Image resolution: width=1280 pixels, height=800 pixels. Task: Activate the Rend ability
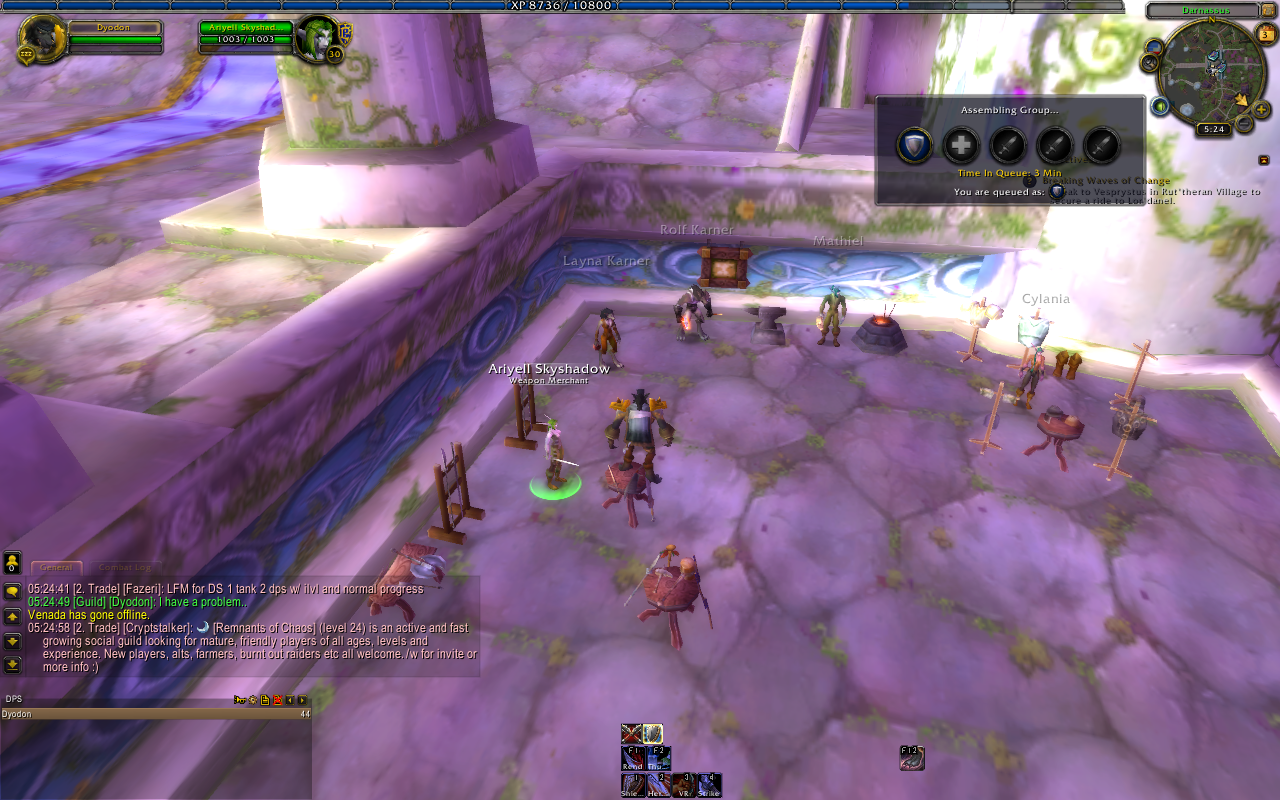click(632, 758)
